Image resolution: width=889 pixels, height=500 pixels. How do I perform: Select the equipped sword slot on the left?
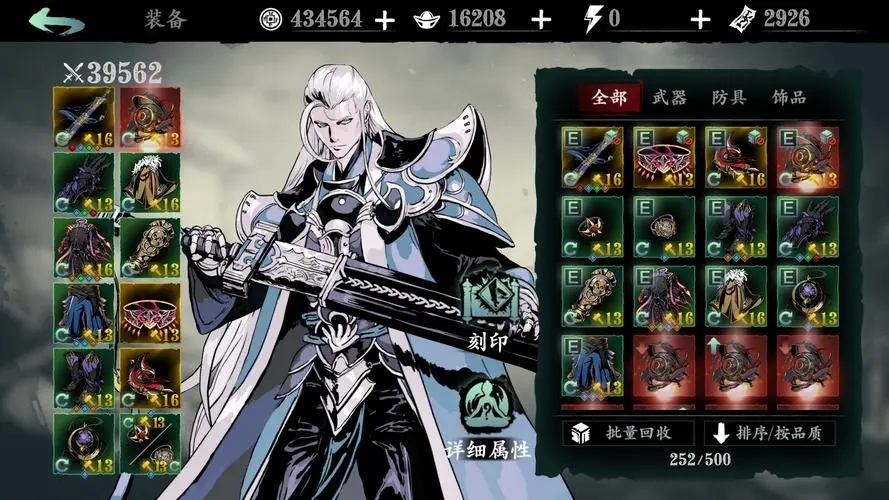pyautogui.click(x=83, y=117)
